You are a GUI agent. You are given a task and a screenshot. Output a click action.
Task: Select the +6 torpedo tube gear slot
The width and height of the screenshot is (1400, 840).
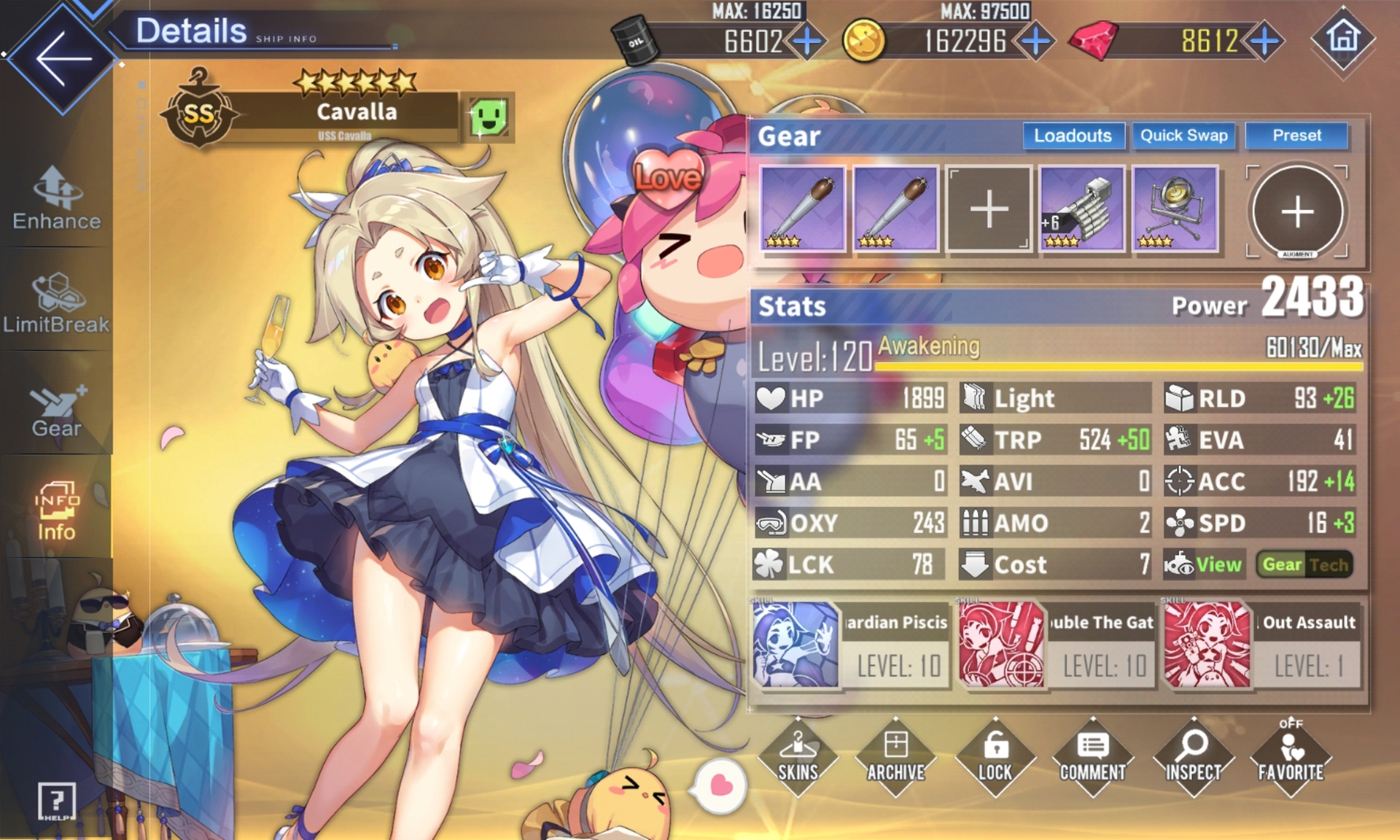[1082, 209]
